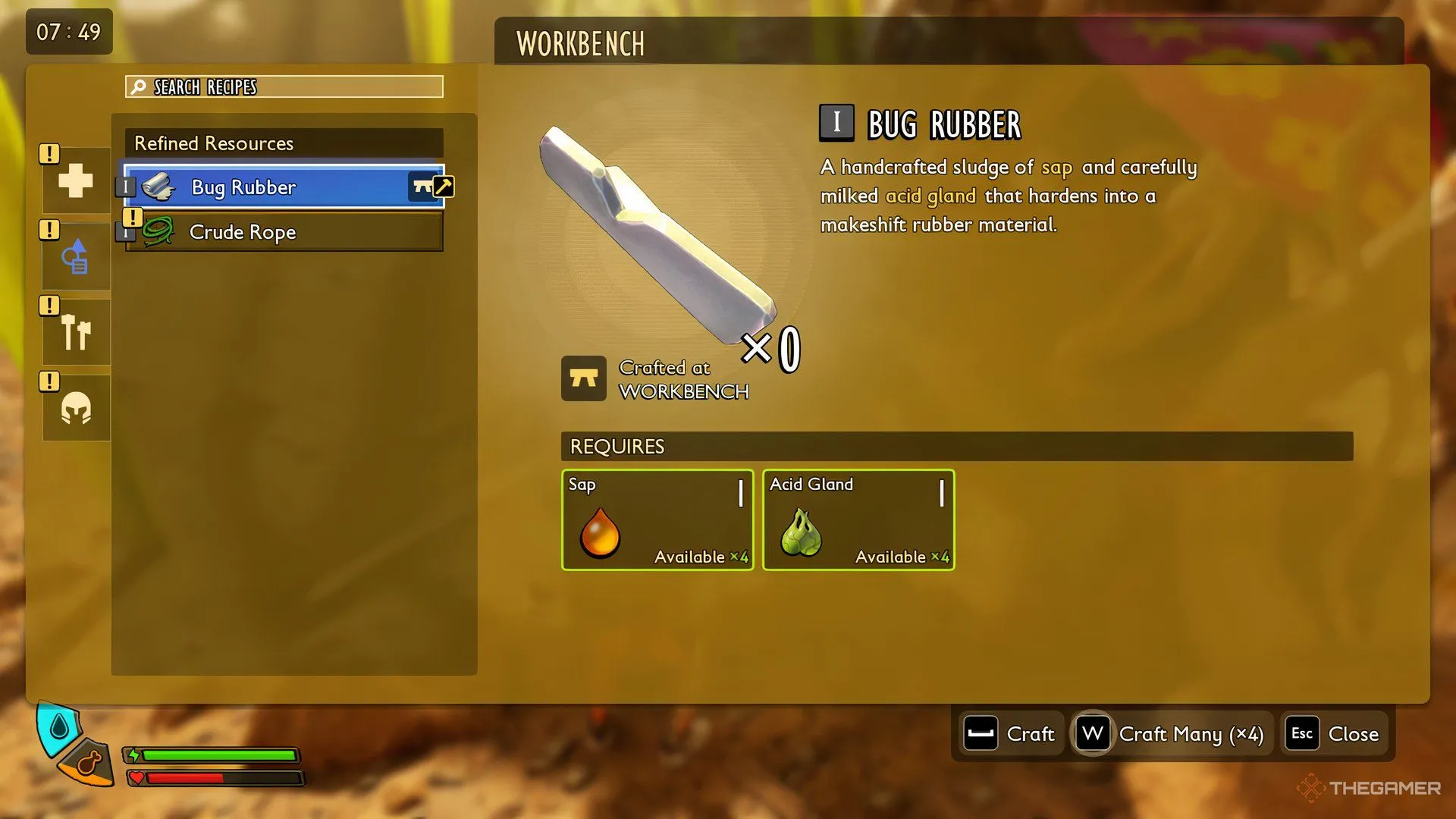1456x819 pixels.
Task: Click the Search Recipes field
Action: [x=284, y=86]
